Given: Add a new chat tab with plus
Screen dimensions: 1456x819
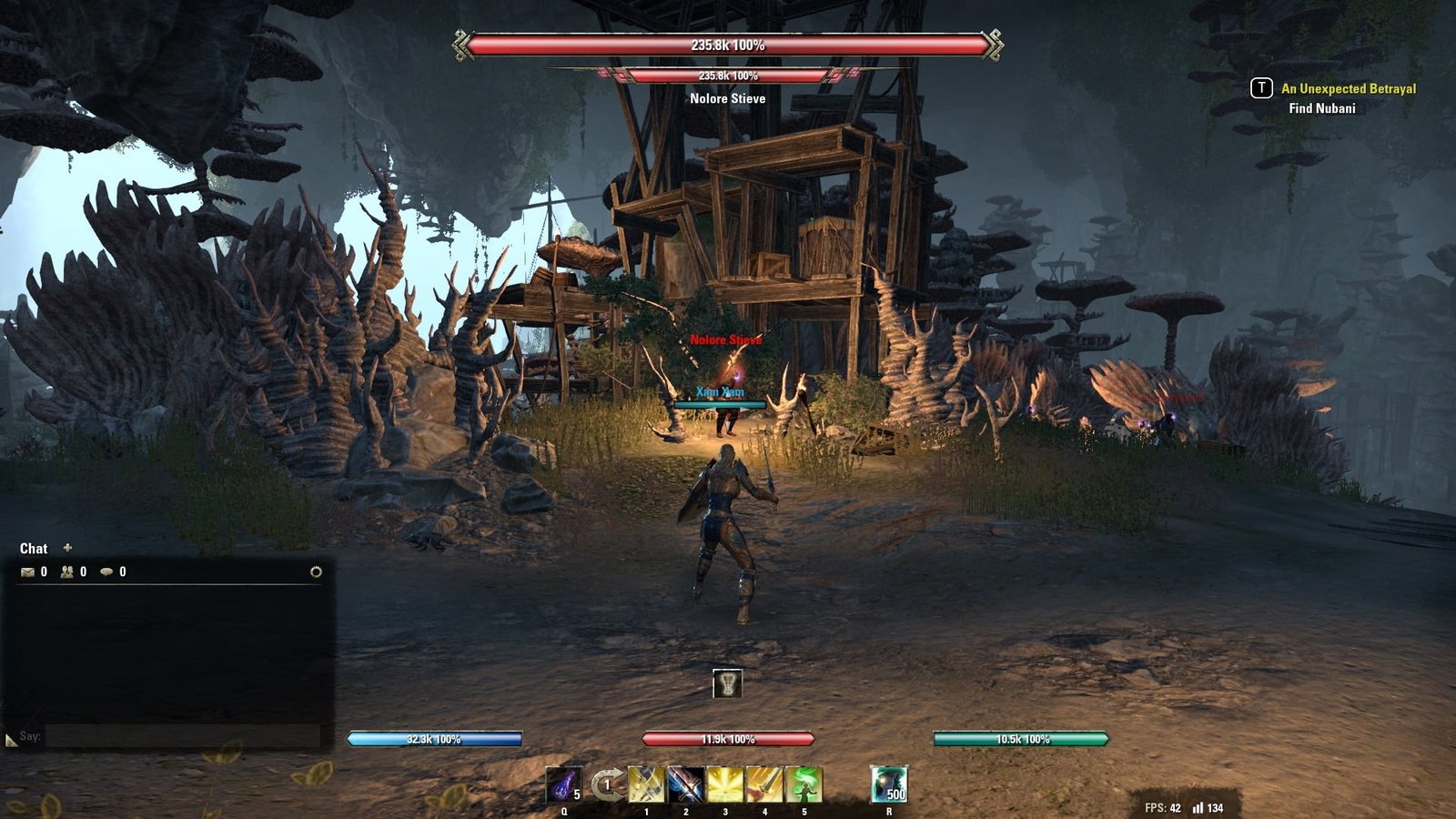Looking at the screenshot, I should coord(67,548).
